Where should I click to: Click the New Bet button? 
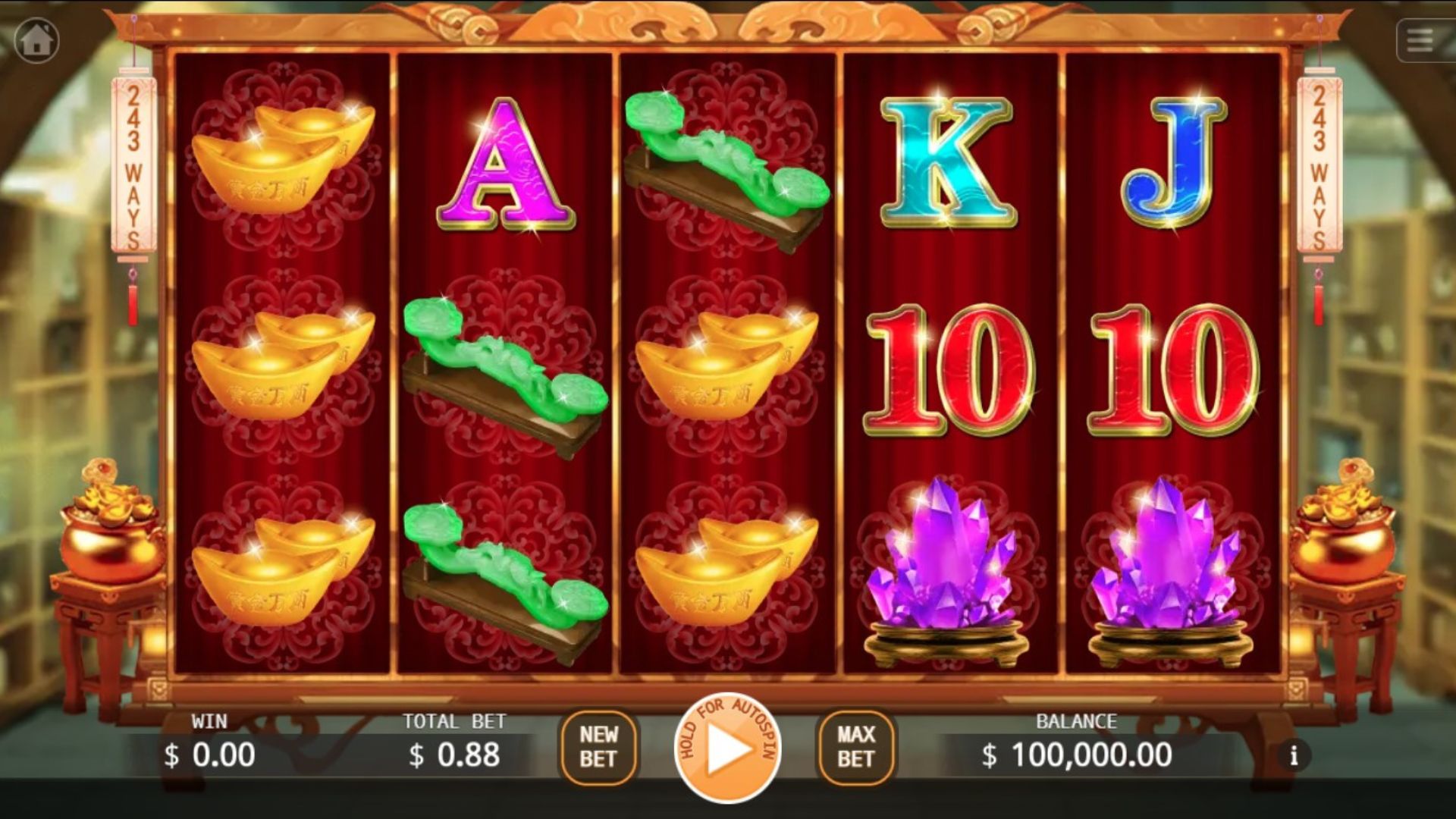pos(598,747)
